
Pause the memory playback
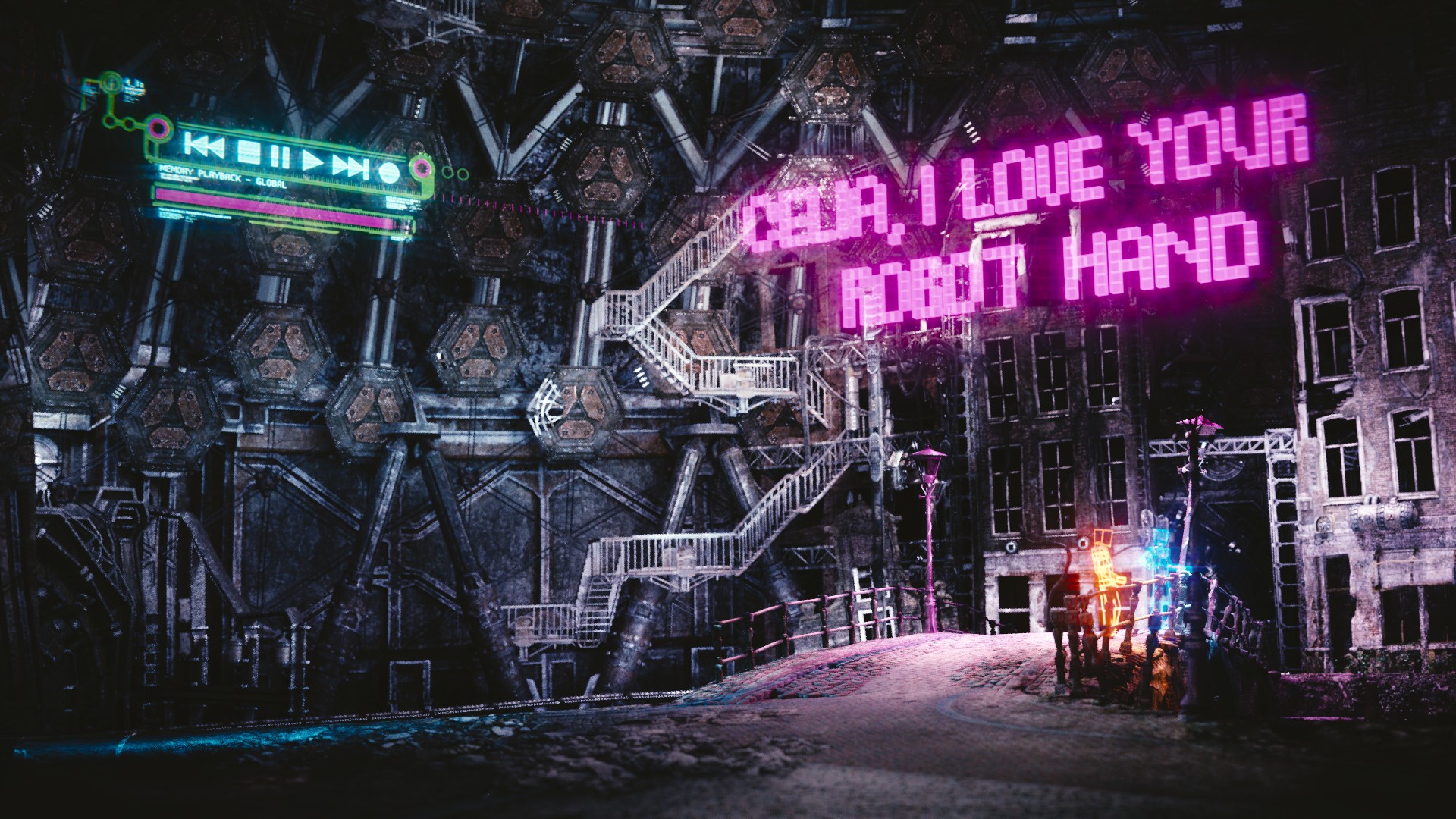pos(281,157)
